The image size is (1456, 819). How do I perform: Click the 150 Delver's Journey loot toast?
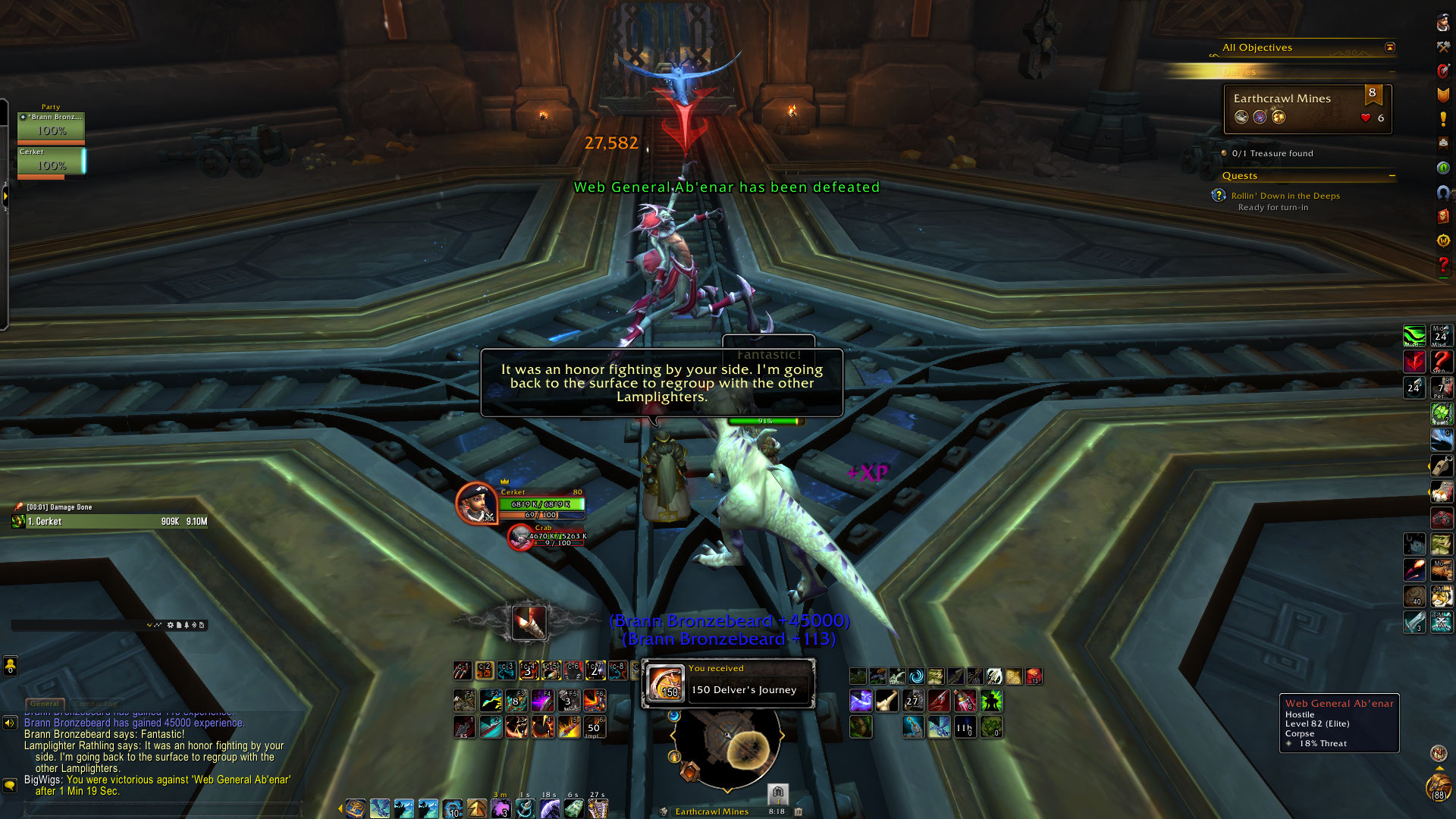728,683
